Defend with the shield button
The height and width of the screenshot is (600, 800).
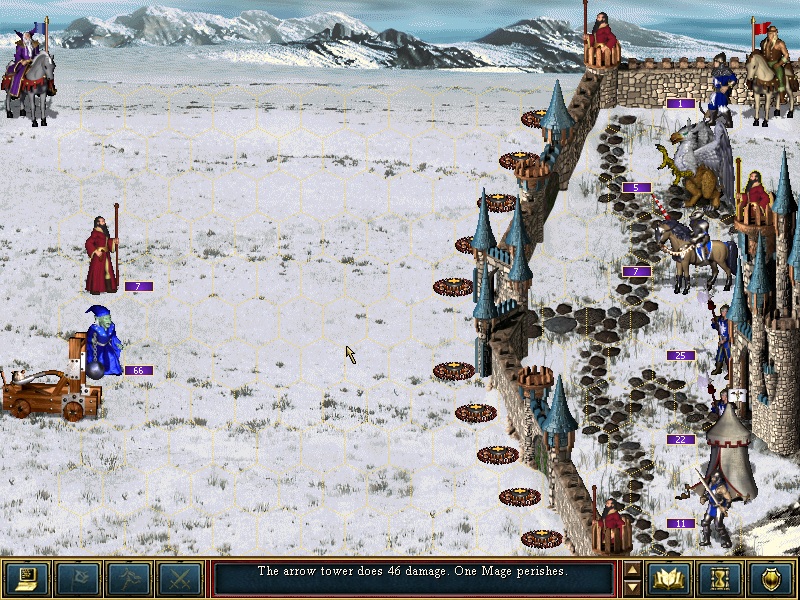coord(772,578)
